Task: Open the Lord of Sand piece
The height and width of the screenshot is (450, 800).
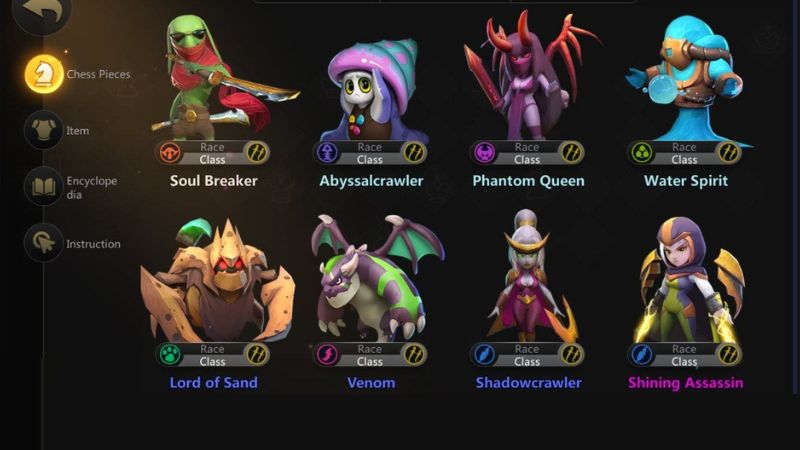Action: pyautogui.click(x=213, y=285)
